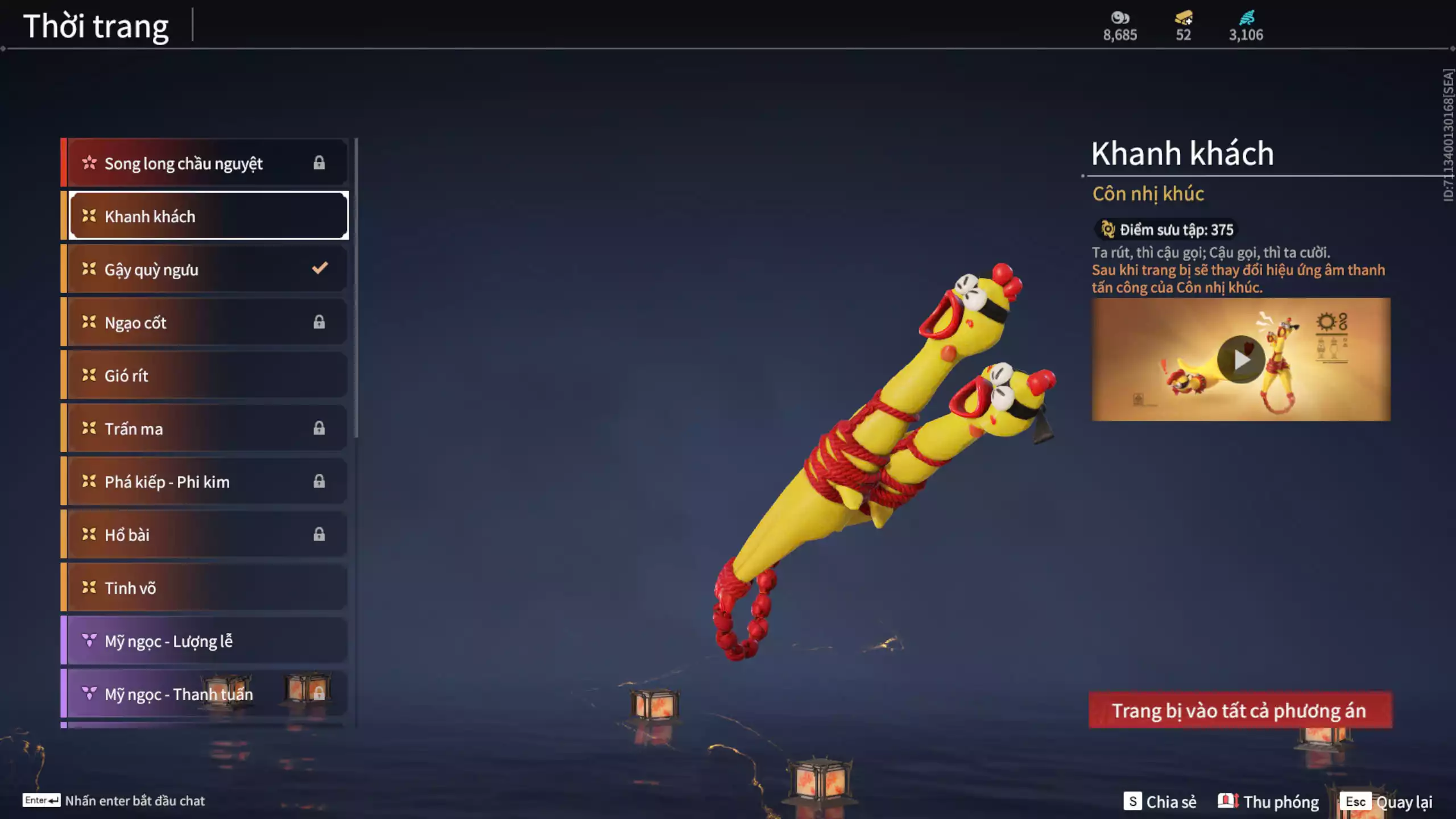Select the Hổ bài skin
The image size is (1456, 819).
205,535
